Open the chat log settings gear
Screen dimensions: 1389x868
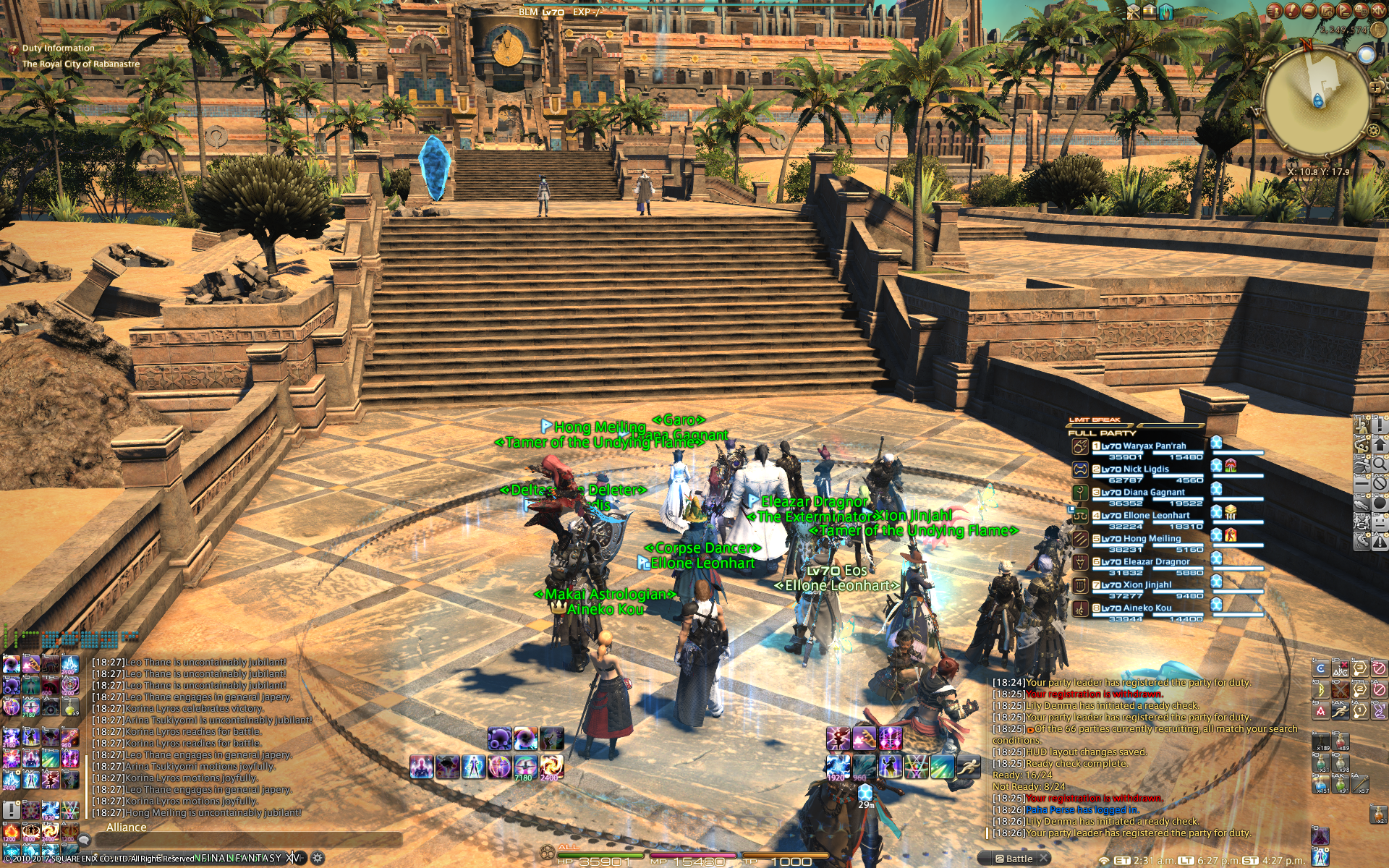[317, 859]
